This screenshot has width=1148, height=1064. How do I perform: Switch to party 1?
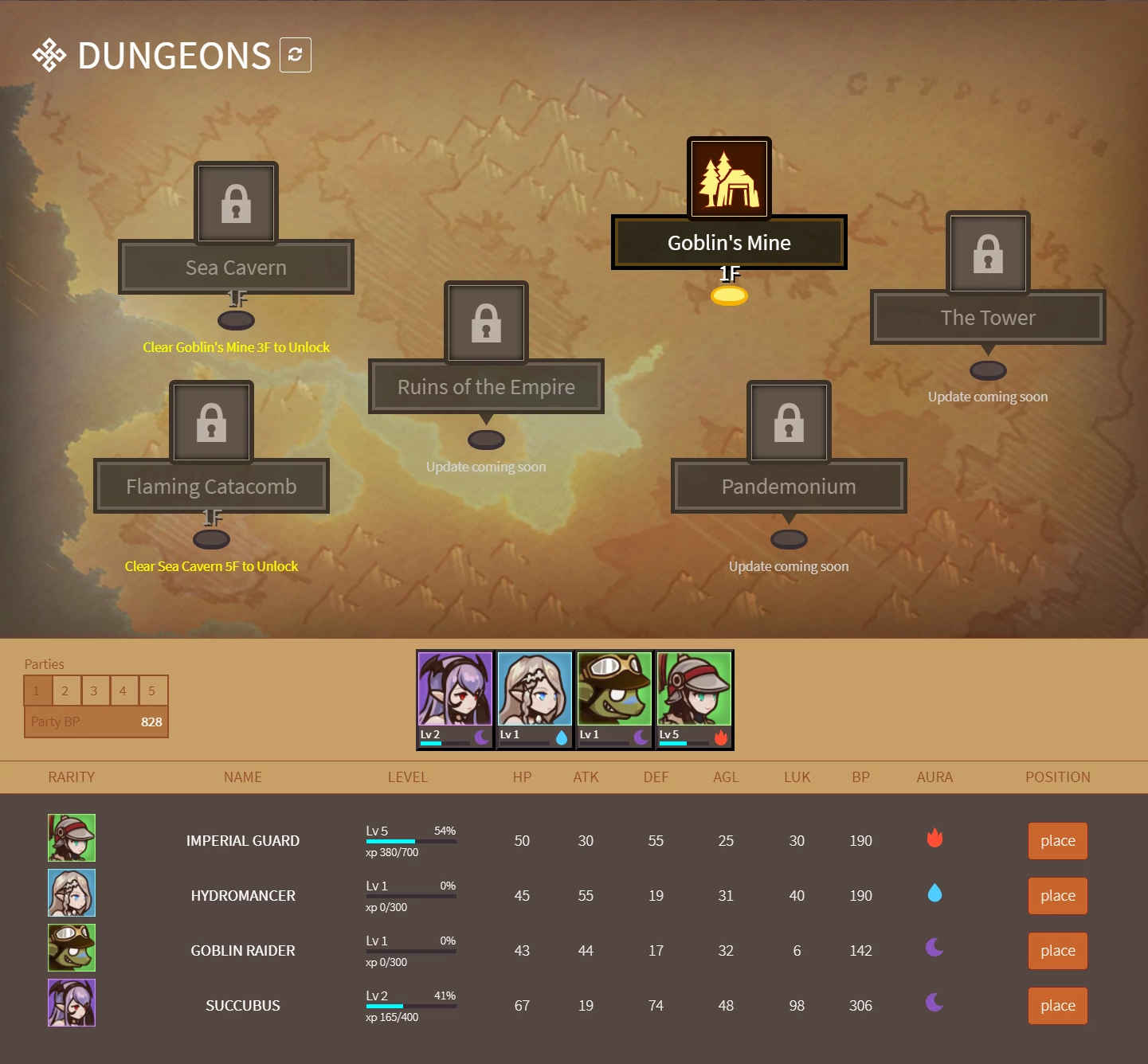pos(37,690)
